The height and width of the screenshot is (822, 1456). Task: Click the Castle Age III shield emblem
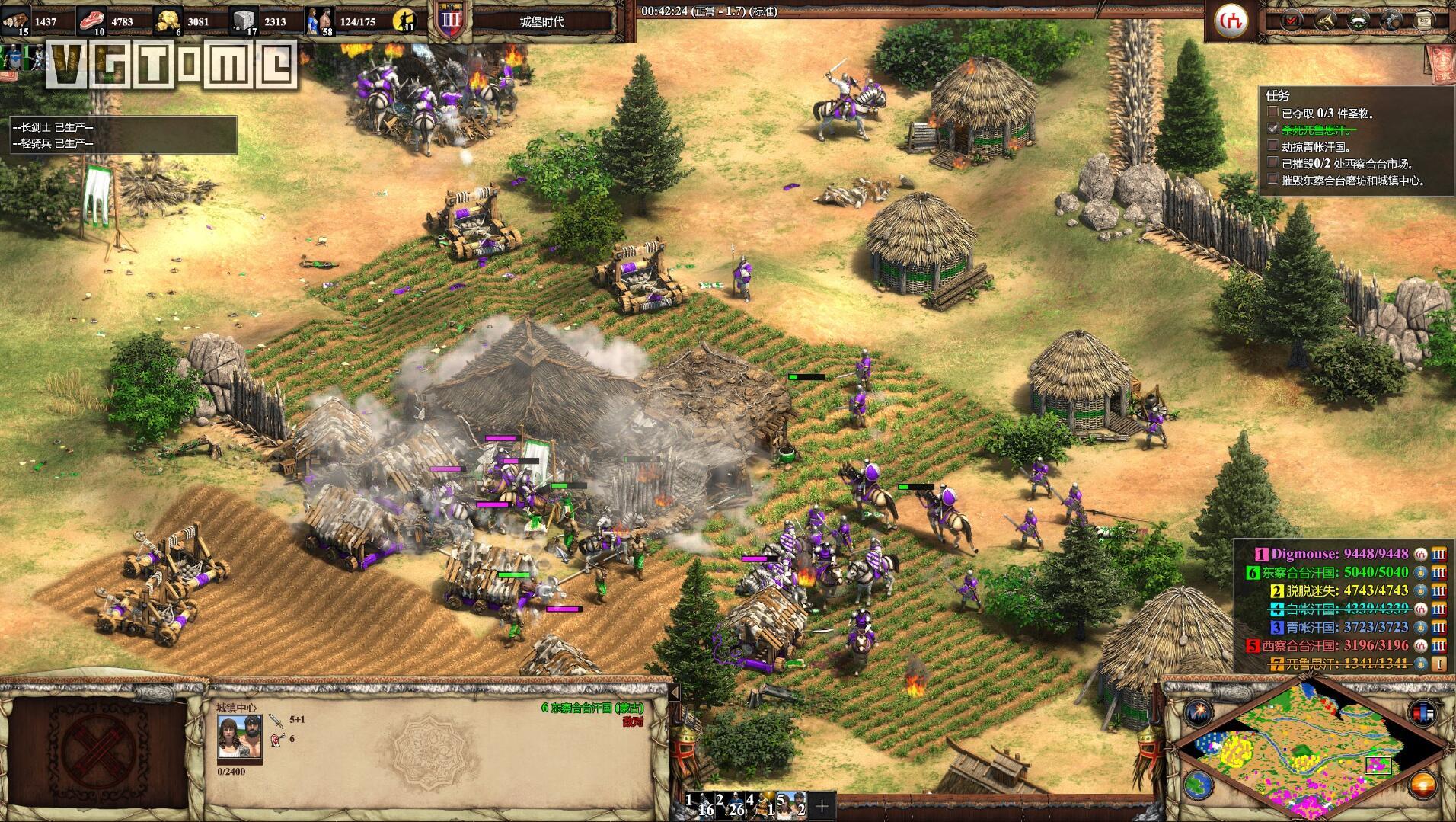pos(450,21)
